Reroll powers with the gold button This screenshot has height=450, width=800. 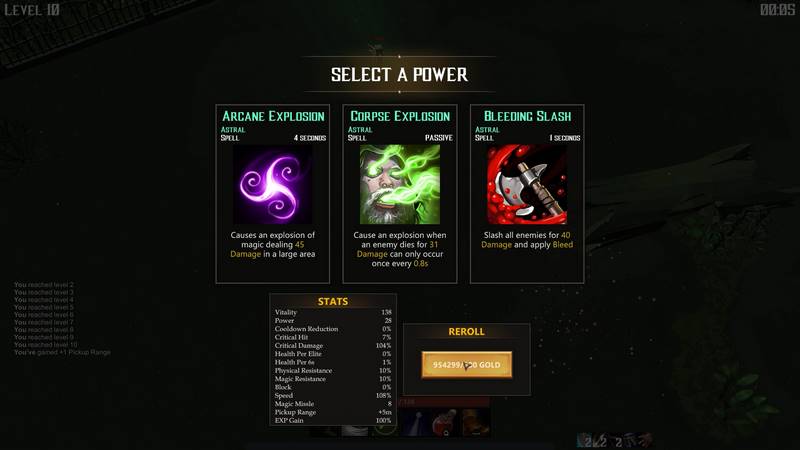click(x=466, y=365)
